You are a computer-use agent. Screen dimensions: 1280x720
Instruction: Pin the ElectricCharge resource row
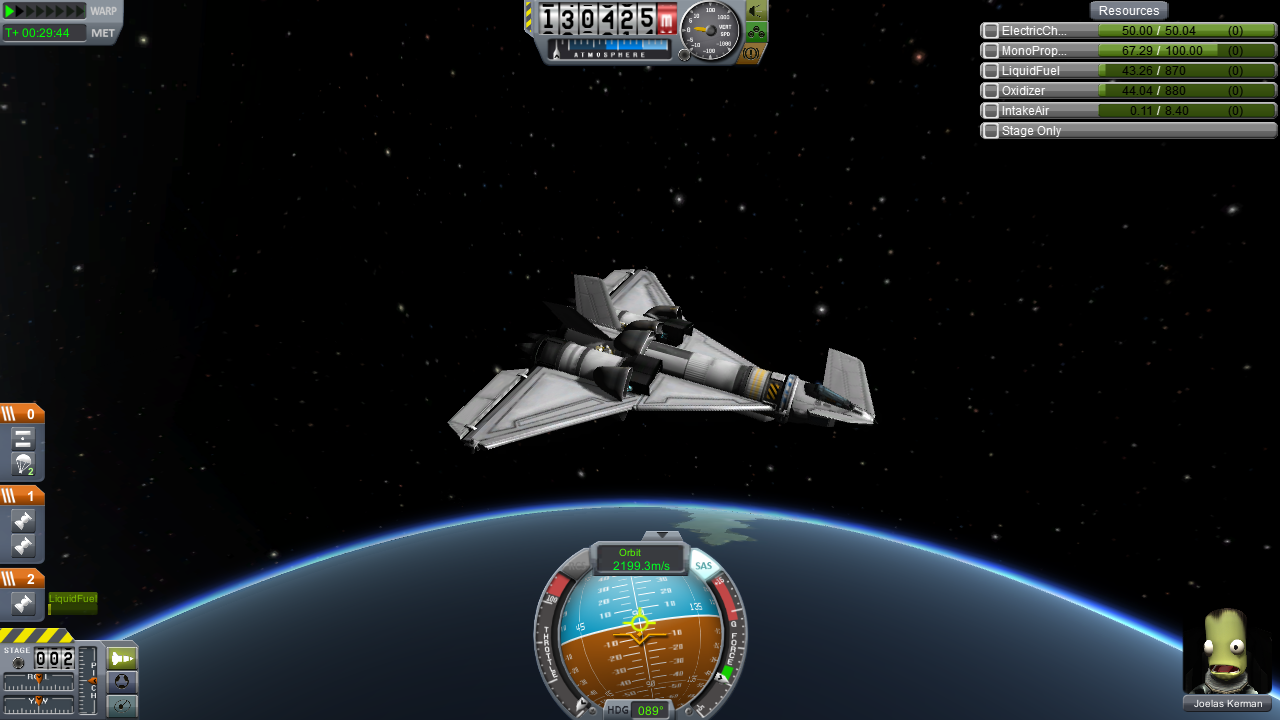click(x=989, y=30)
